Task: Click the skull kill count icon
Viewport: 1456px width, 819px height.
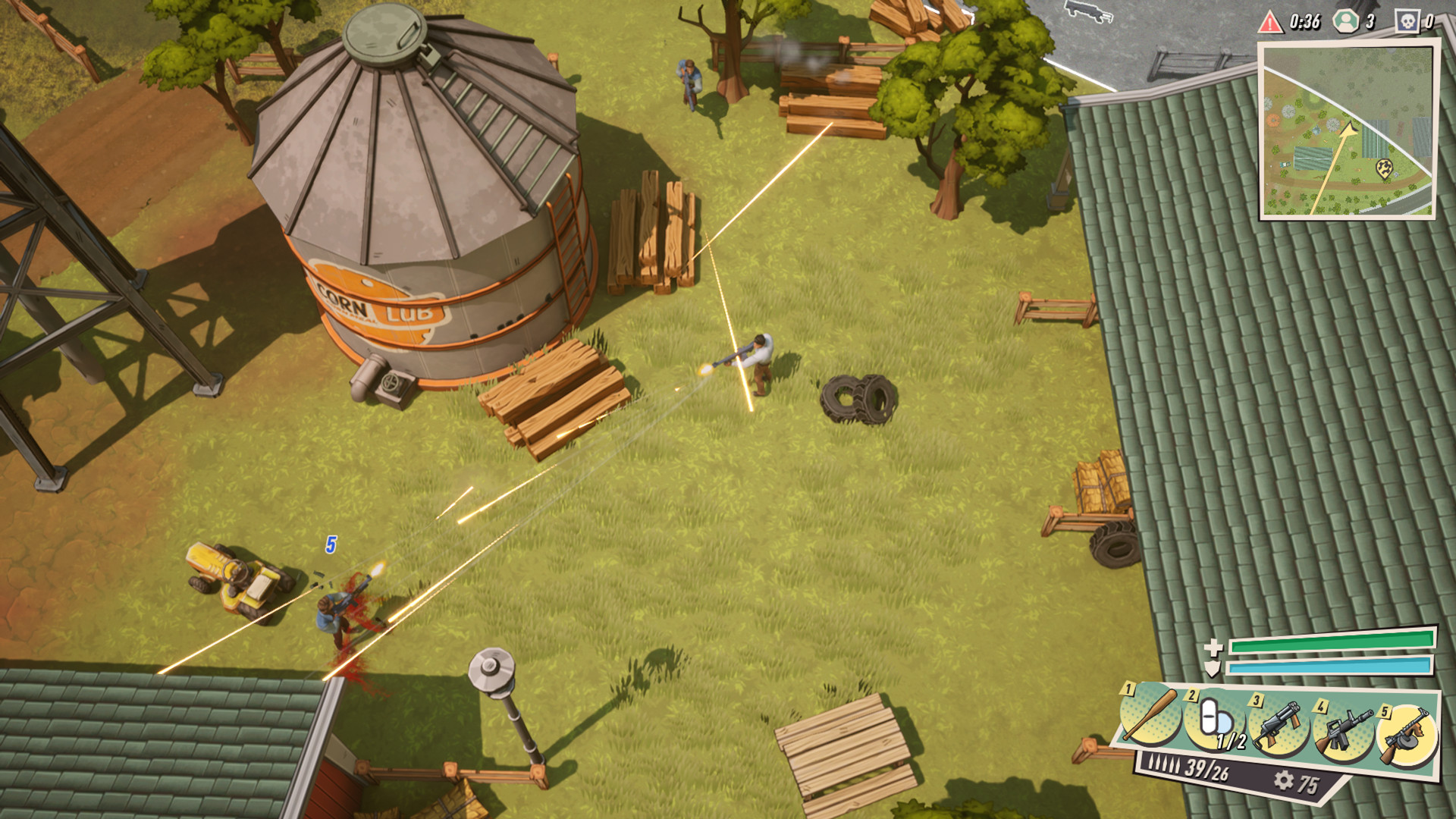Action: click(1407, 21)
